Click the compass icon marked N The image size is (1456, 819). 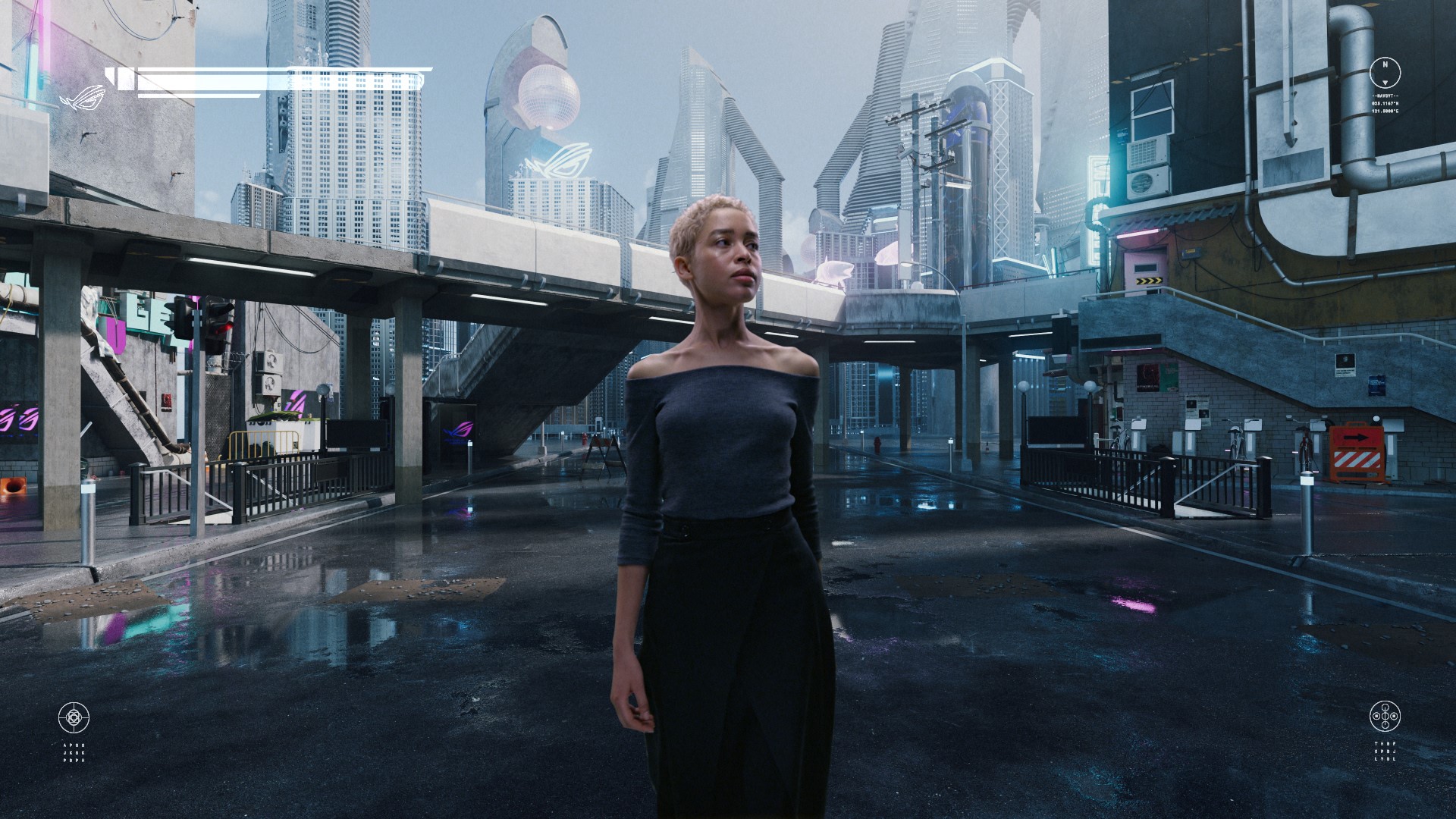coord(1385,72)
